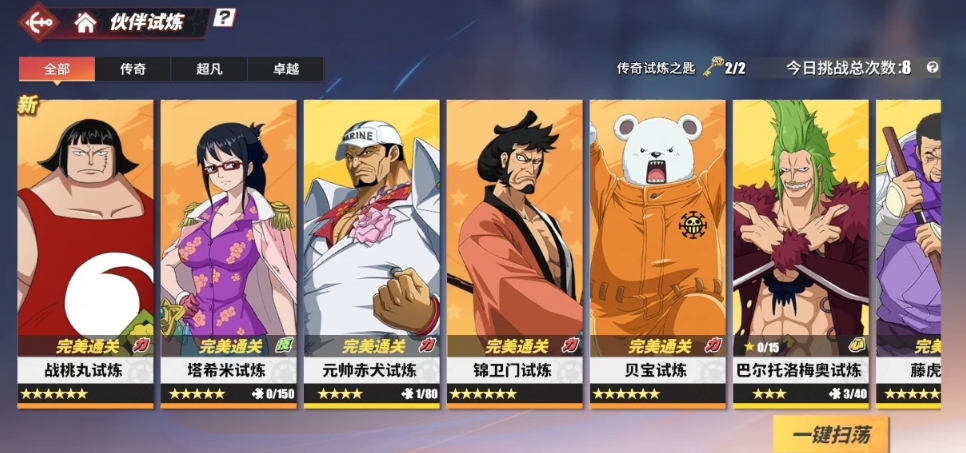The image size is (966, 453).
Task: Select the 超凡 tab
Action: tap(209, 69)
